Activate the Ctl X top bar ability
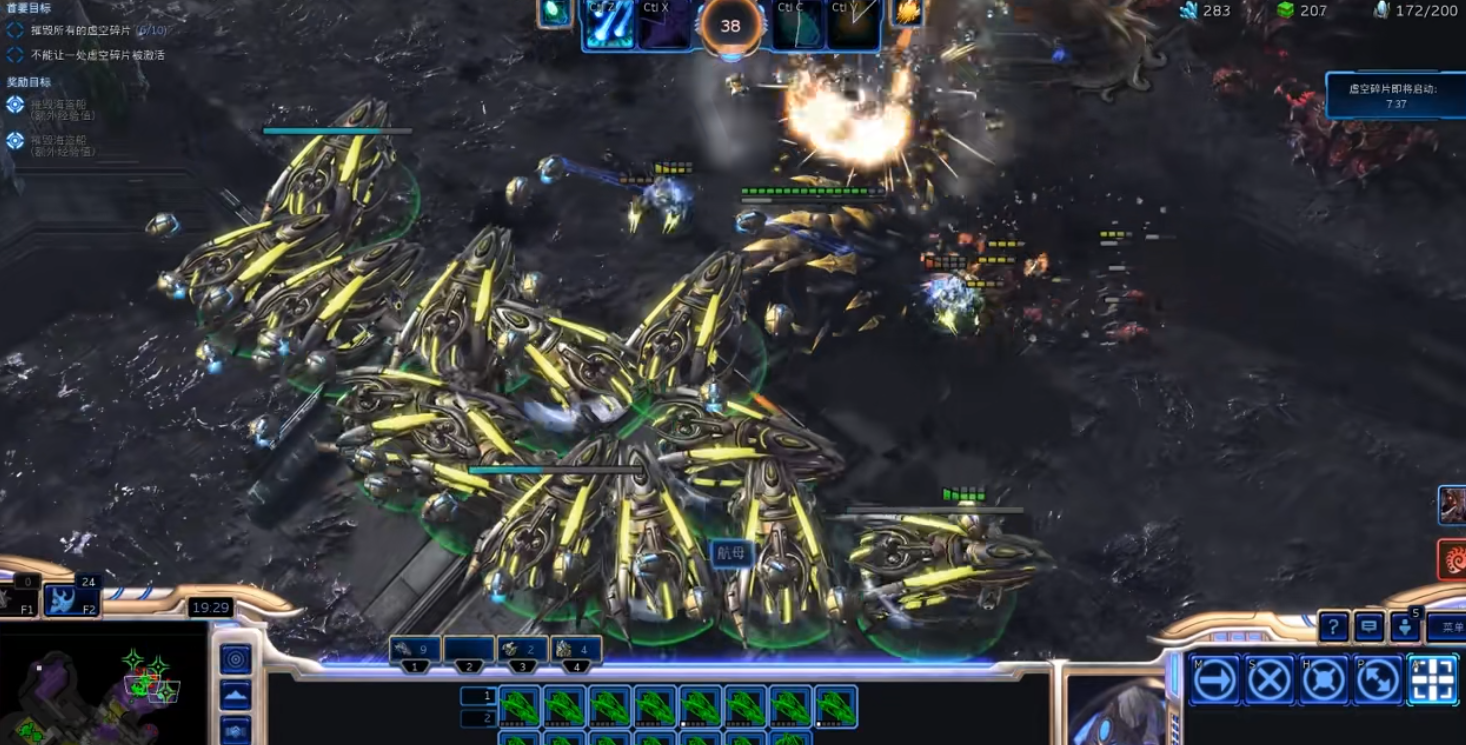 [664, 25]
